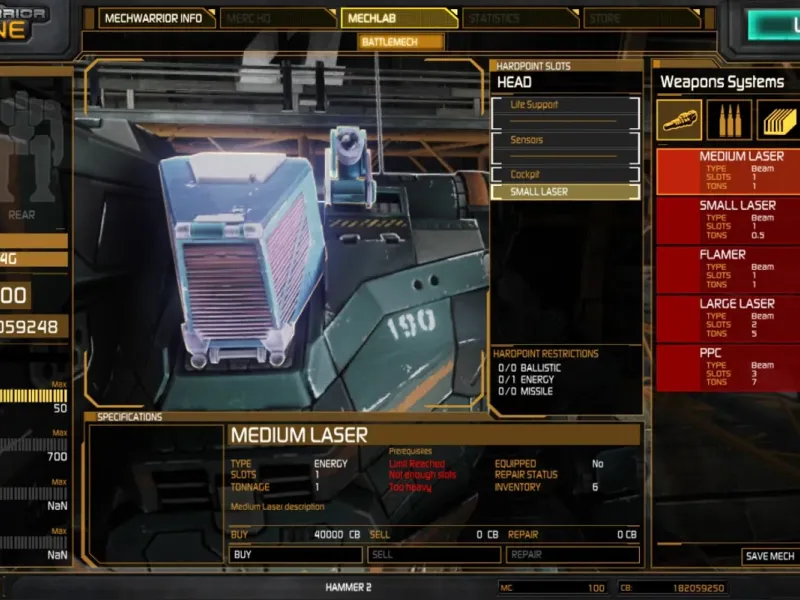Open the Statistics tab
This screenshot has height=600, width=800.
coord(518,18)
